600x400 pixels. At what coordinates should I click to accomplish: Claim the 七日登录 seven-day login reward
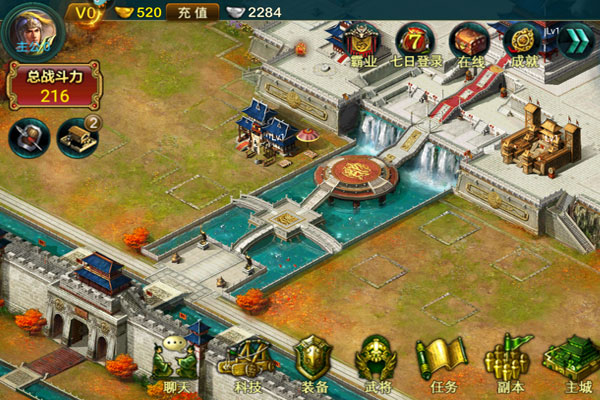[x=414, y=44]
